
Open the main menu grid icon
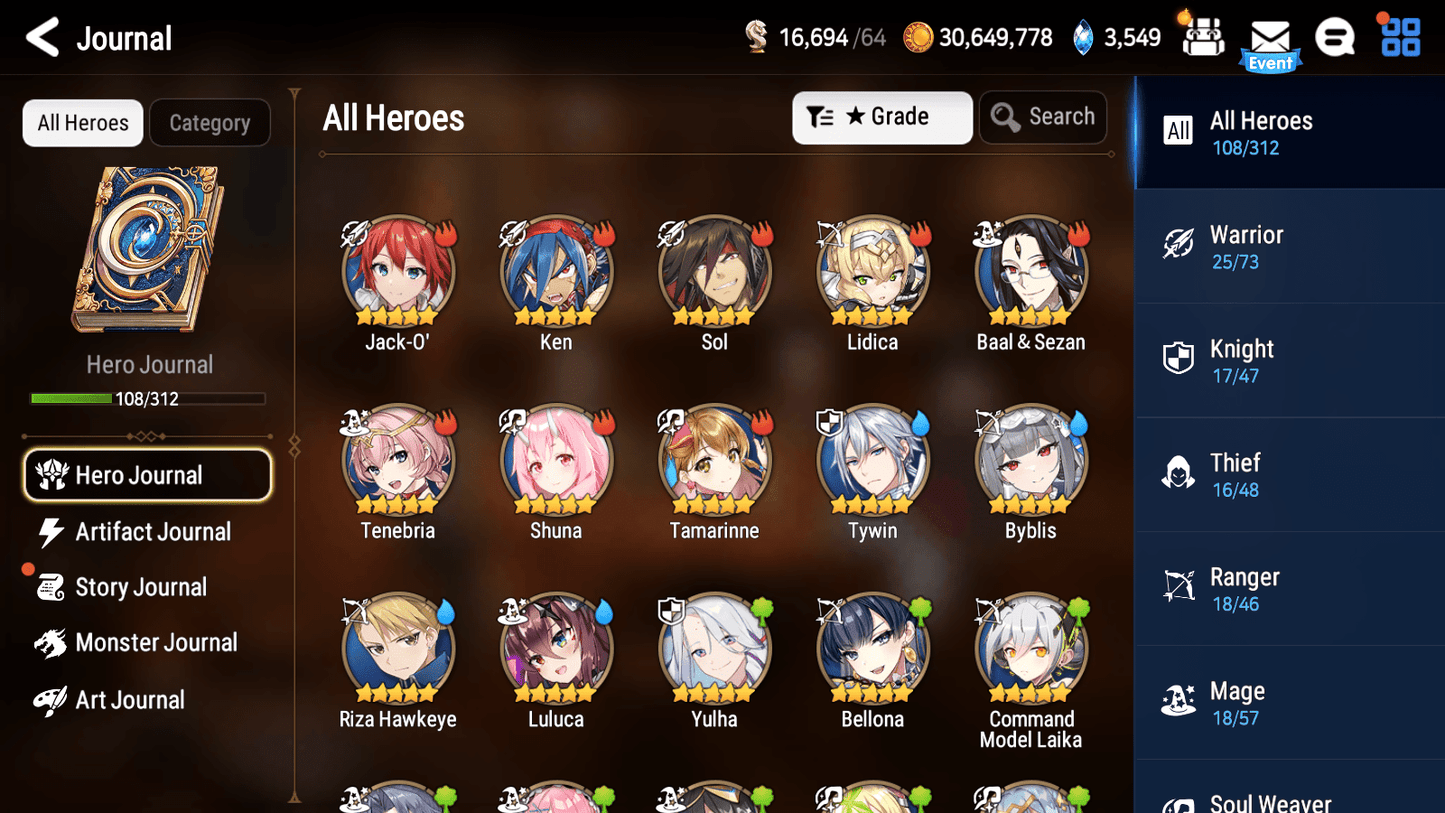tap(1398, 36)
